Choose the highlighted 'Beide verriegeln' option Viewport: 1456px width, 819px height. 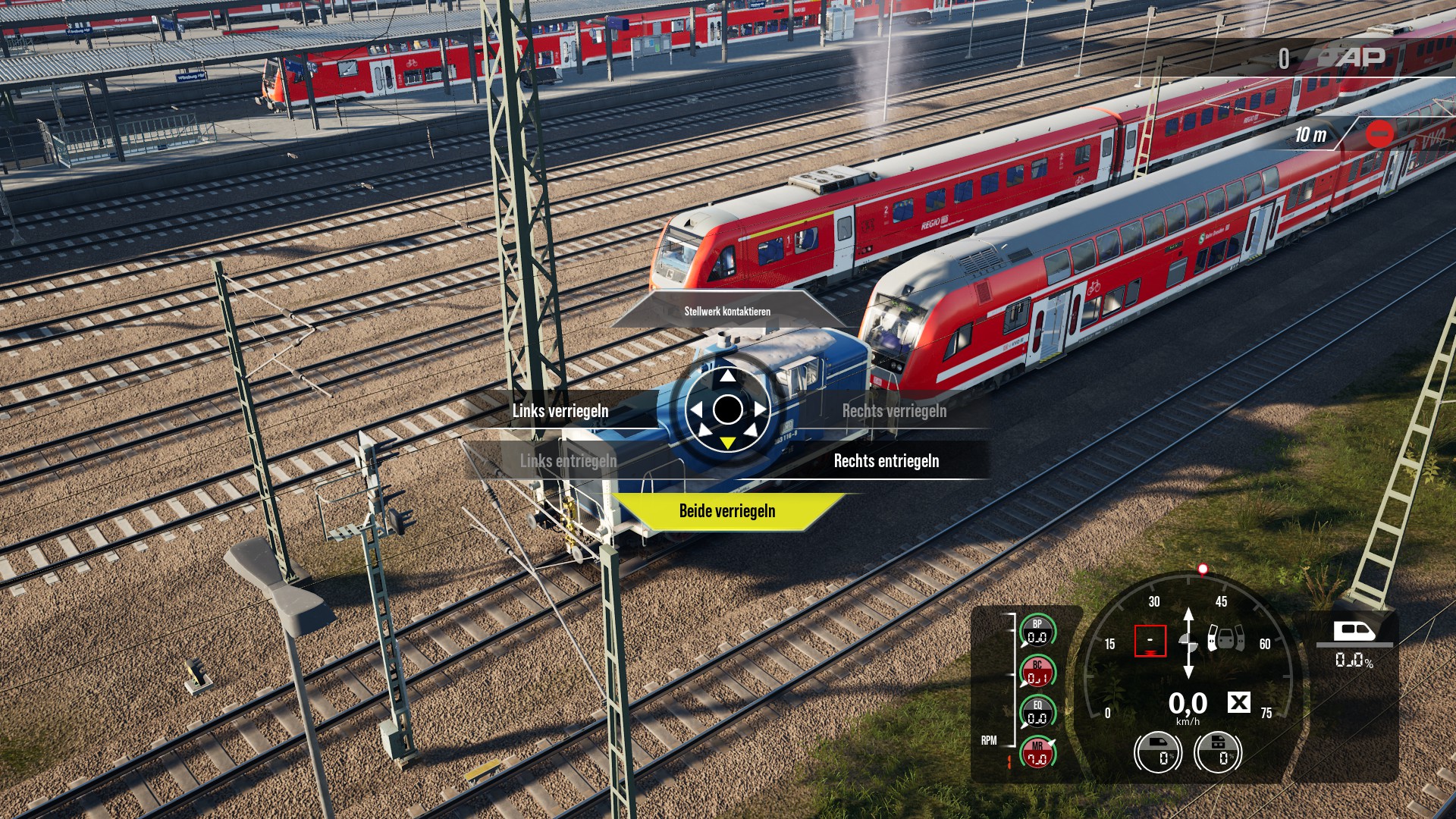727,511
